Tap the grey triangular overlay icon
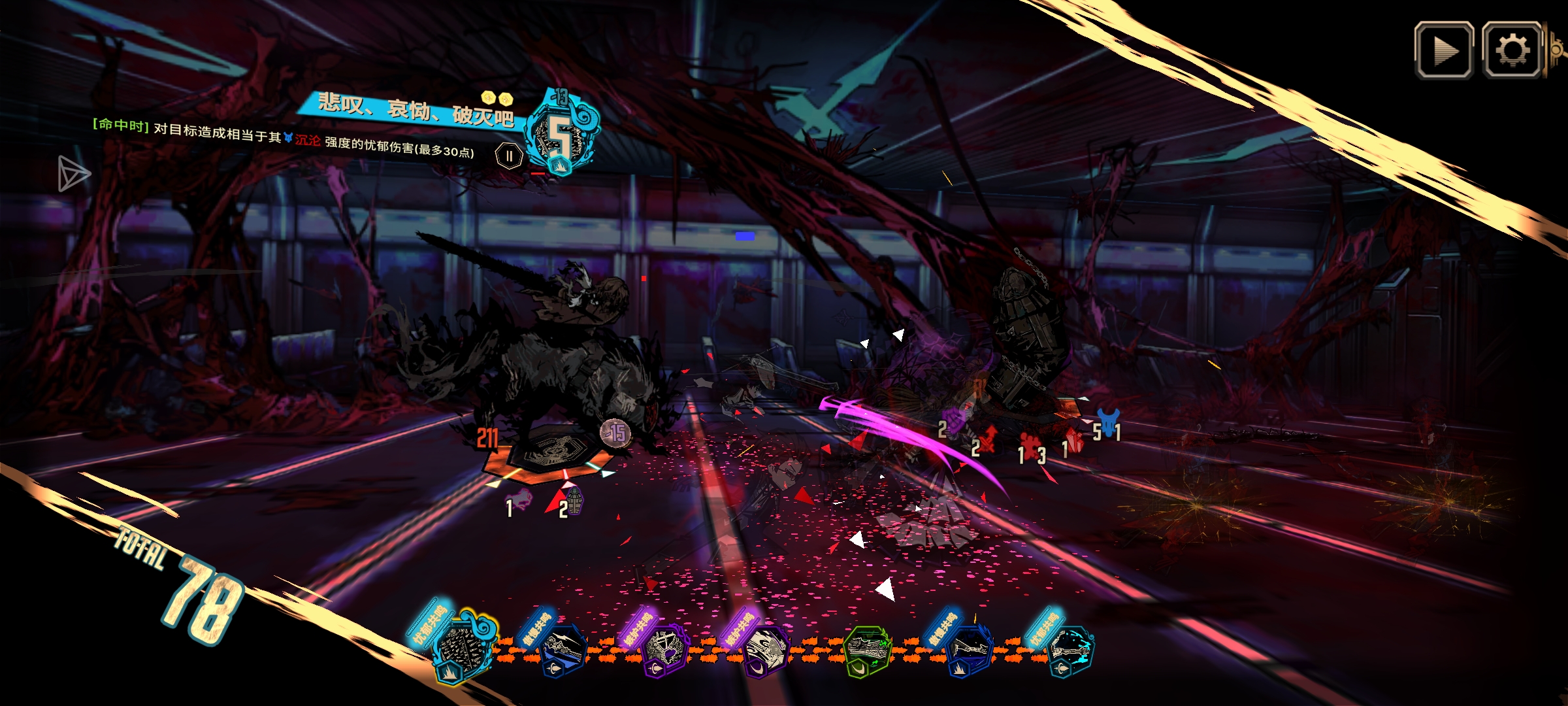 click(x=73, y=174)
